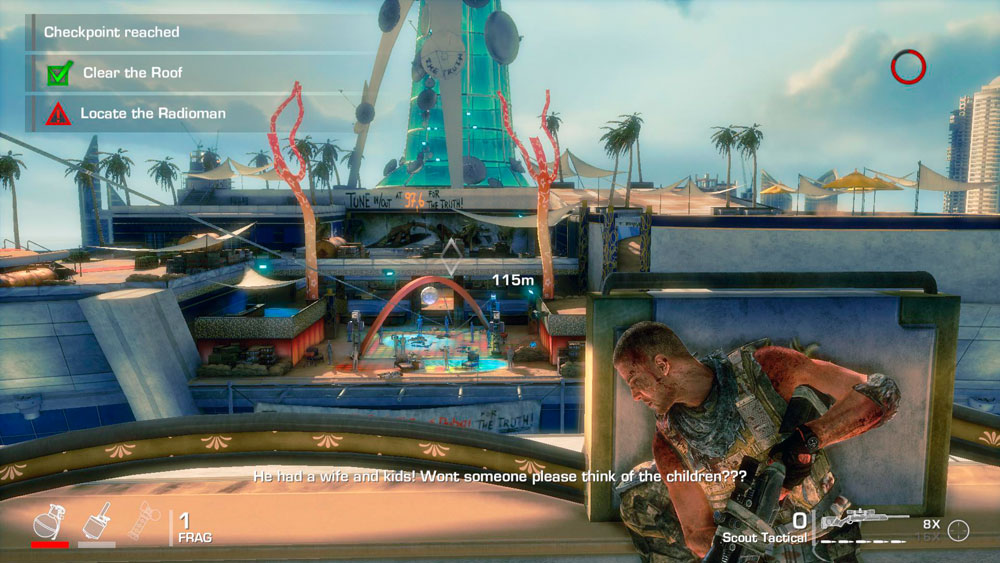Select the Locate the Radioman objective
This screenshot has height=563, width=1000.
(x=153, y=114)
